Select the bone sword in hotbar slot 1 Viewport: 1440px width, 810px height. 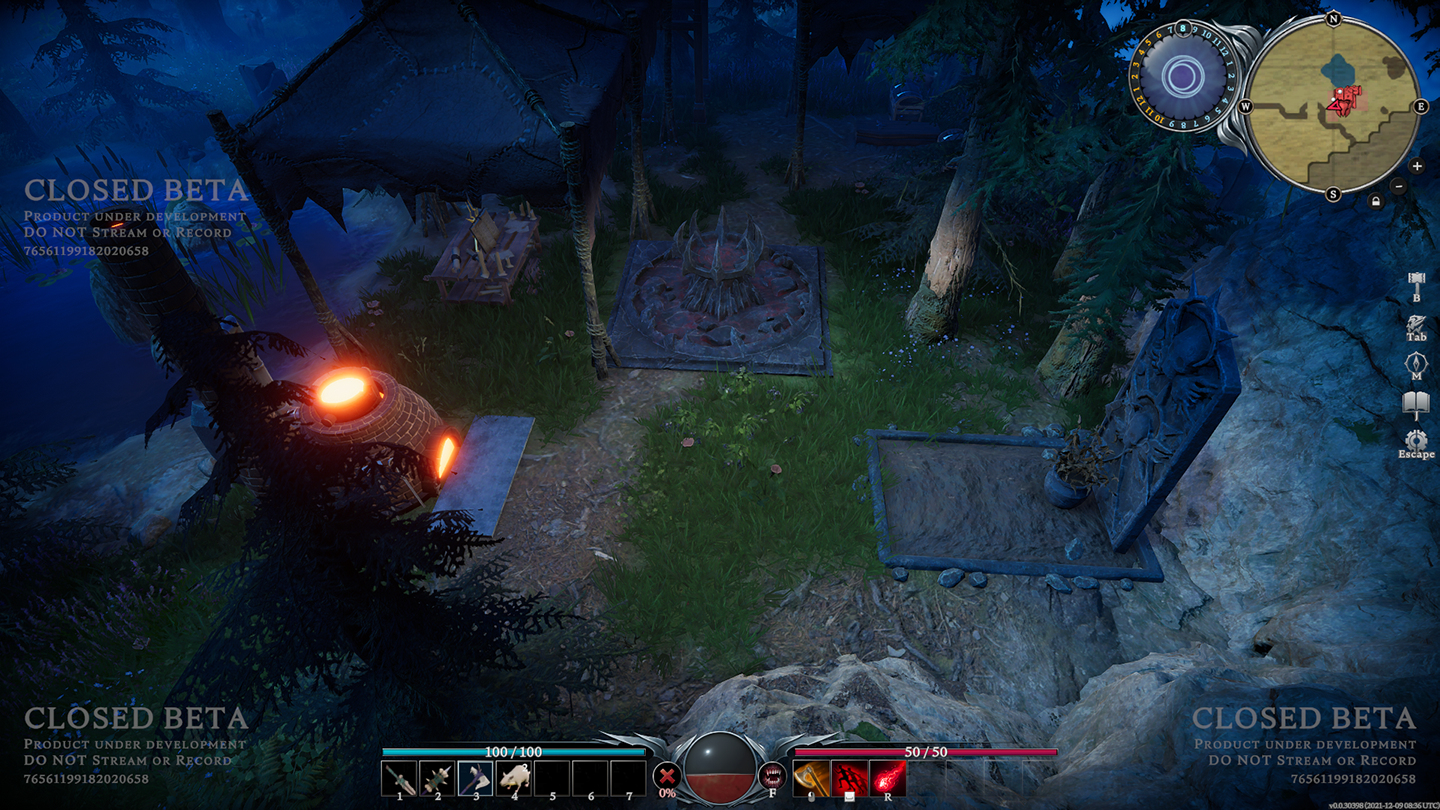(x=399, y=777)
